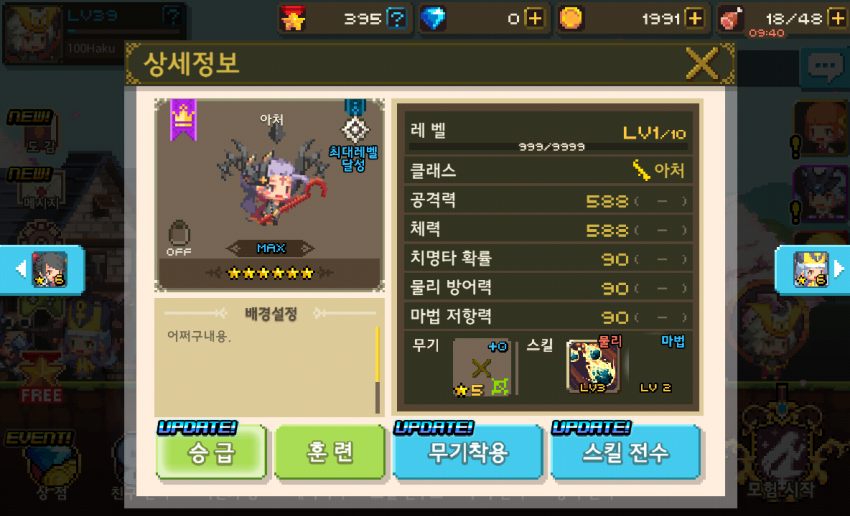Open the player profile portrait
850x516 pixels.
click(x=28, y=31)
